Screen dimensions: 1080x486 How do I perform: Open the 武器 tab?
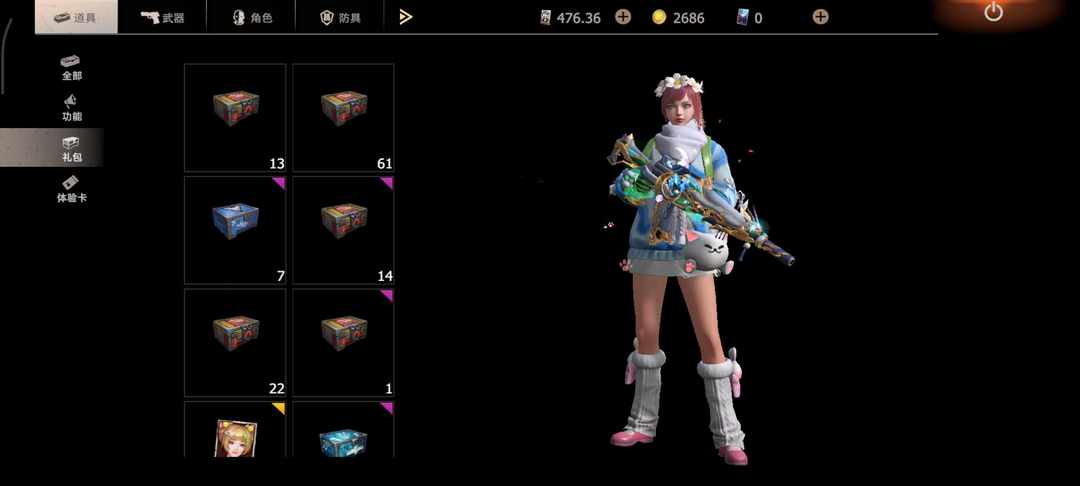click(x=162, y=17)
